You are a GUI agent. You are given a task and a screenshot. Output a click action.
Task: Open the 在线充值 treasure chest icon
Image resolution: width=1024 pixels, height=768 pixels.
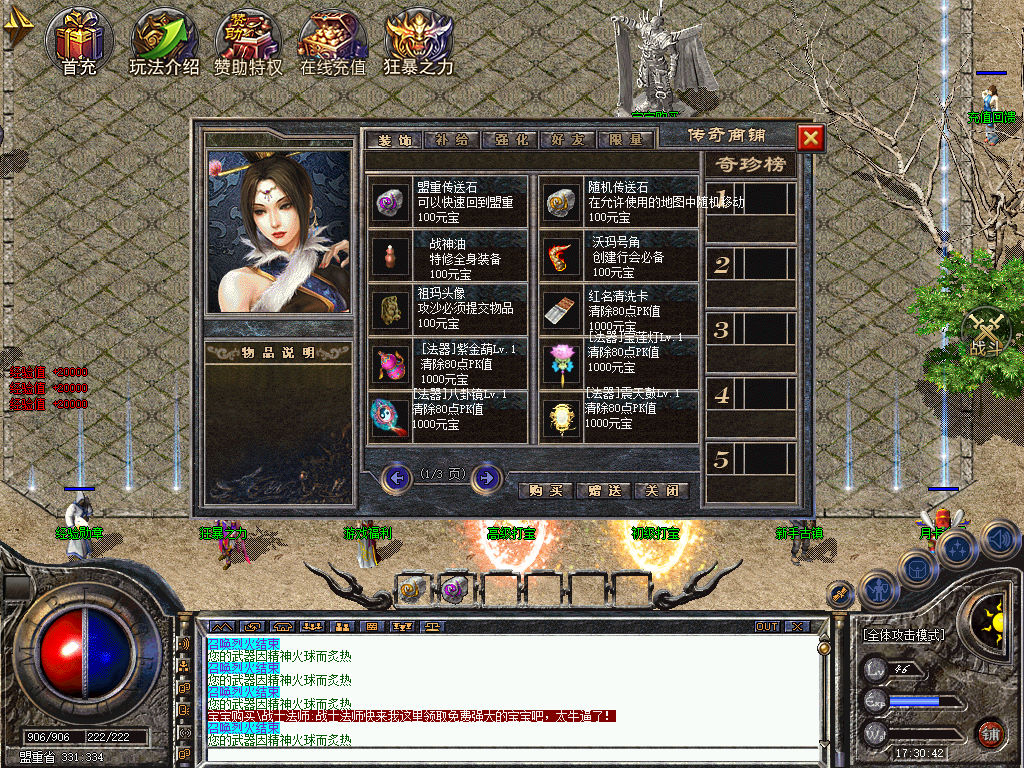(x=333, y=42)
